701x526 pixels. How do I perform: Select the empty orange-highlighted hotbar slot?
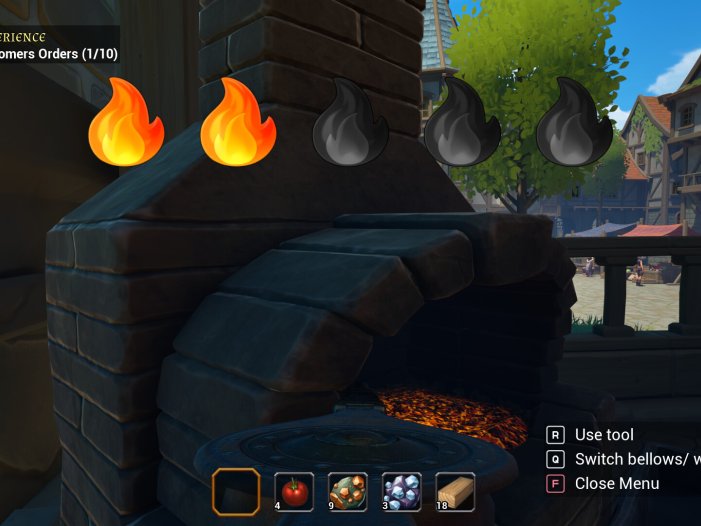click(x=237, y=491)
